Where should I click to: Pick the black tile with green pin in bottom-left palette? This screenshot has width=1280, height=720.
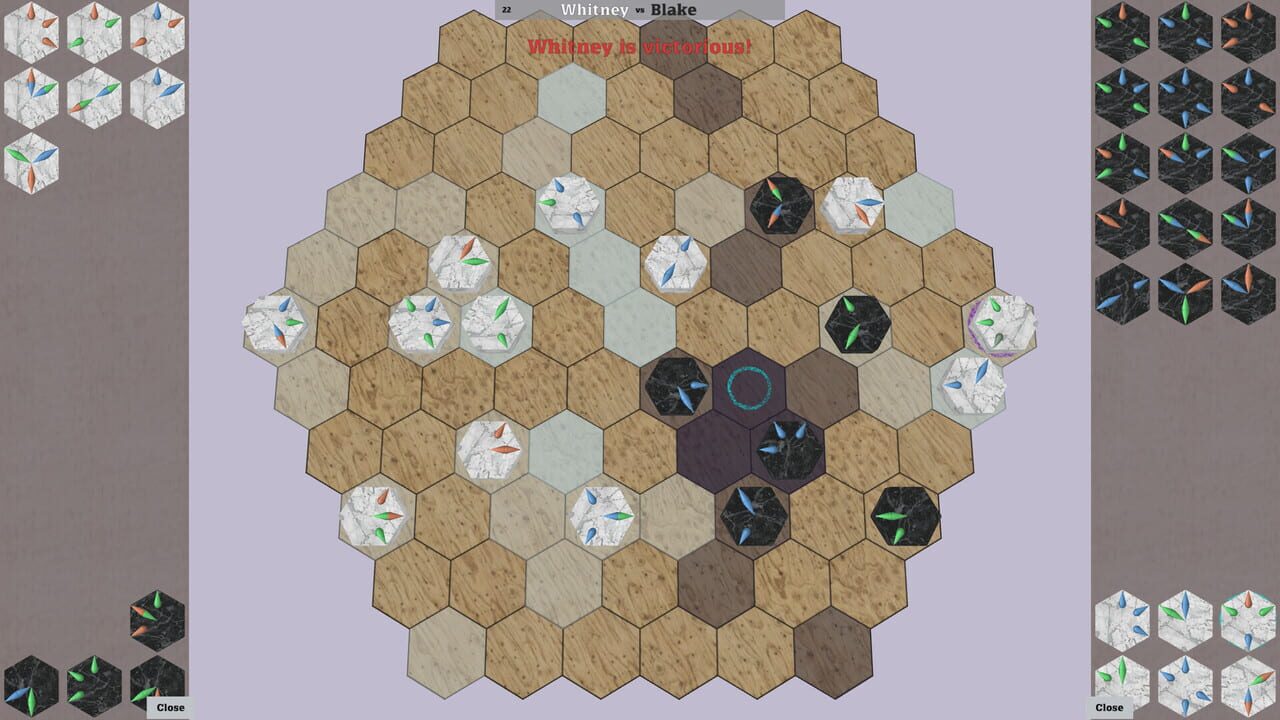coord(95,685)
